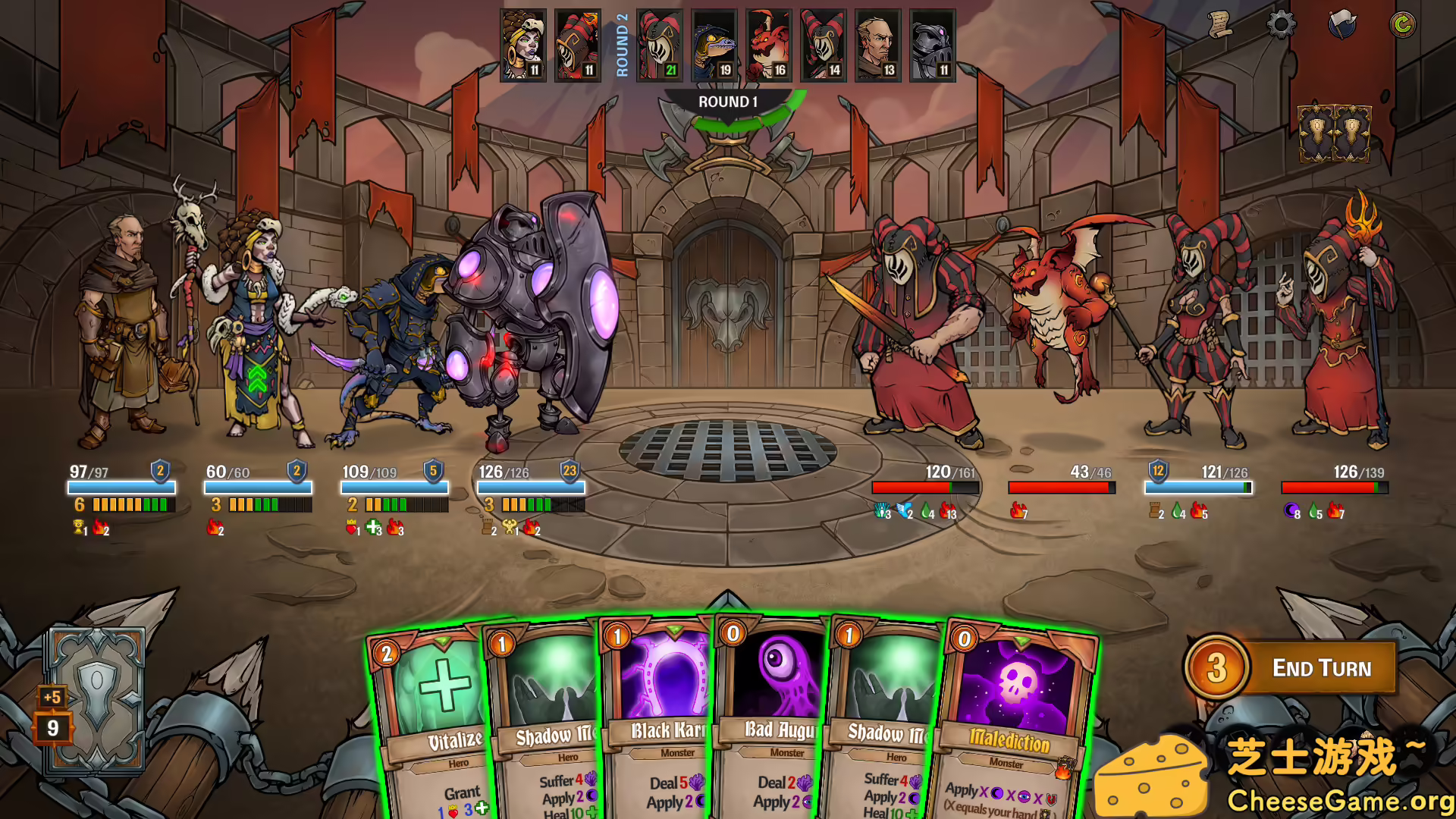Click the green circular arrow icon
1456x819 pixels.
(1402, 25)
